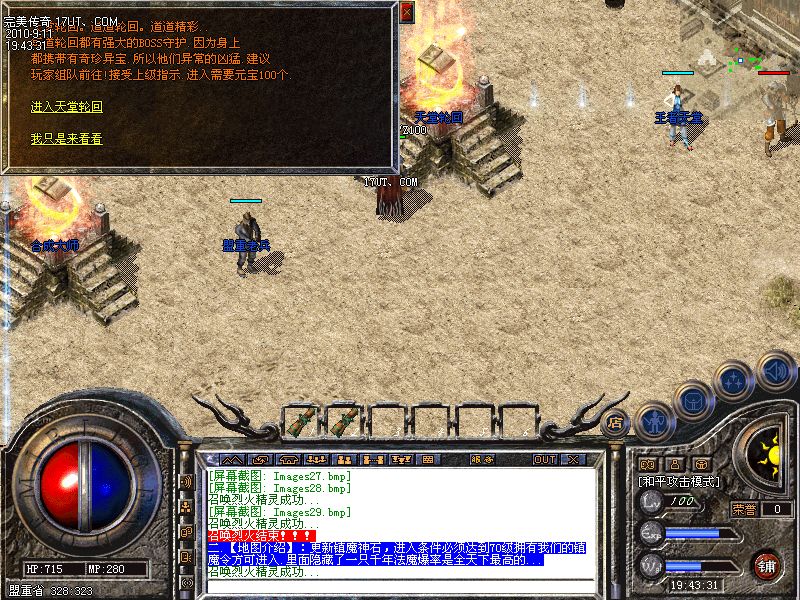The width and height of the screenshot is (800, 600).
Task: Select the 我只是来看看 reply
Action: [66, 139]
